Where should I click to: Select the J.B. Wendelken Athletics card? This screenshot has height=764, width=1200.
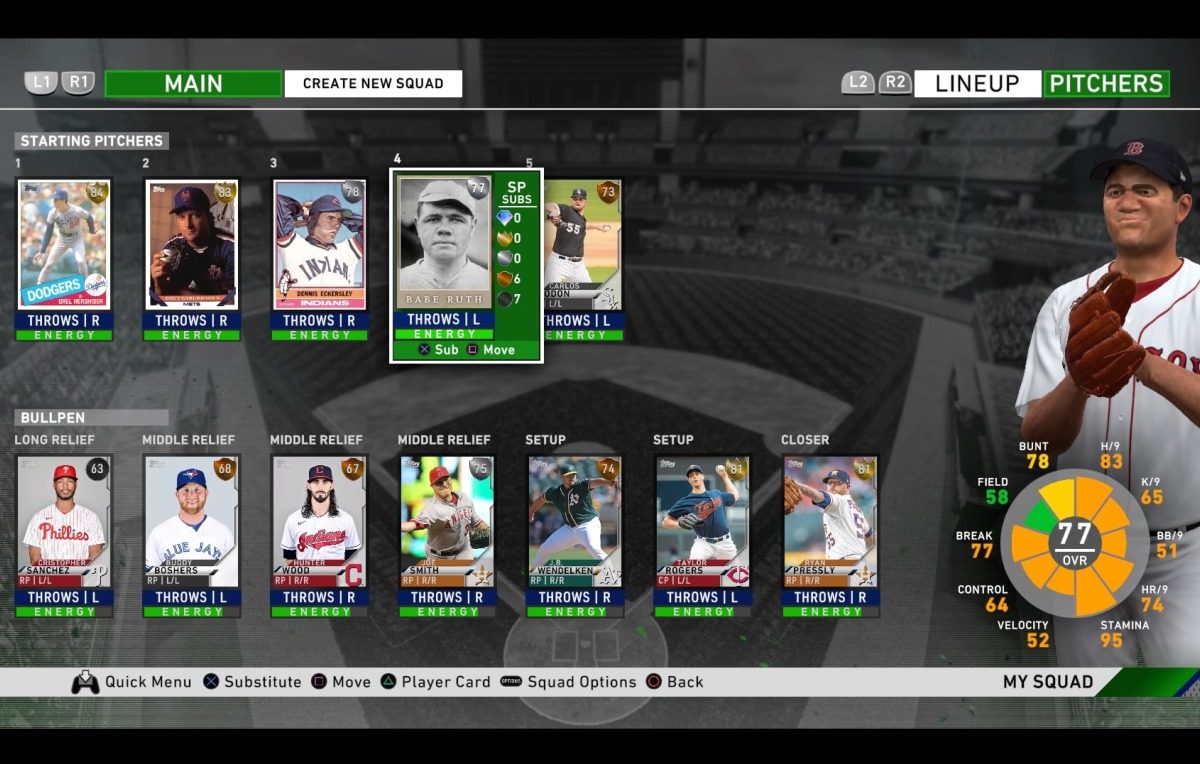click(x=575, y=523)
